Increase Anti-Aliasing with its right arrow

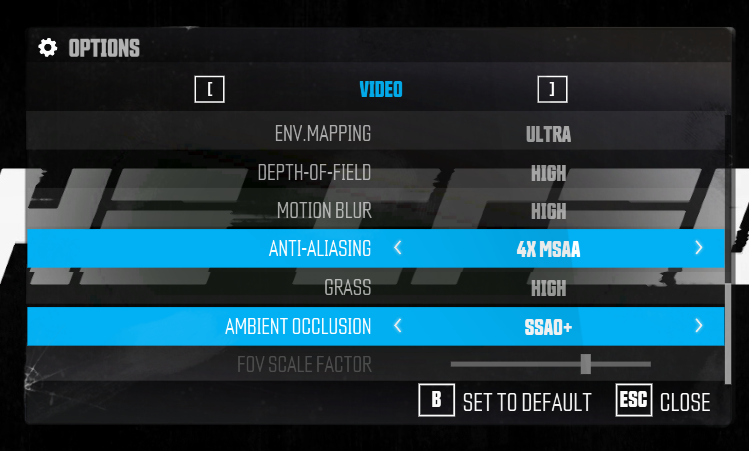click(x=698, y=248)
